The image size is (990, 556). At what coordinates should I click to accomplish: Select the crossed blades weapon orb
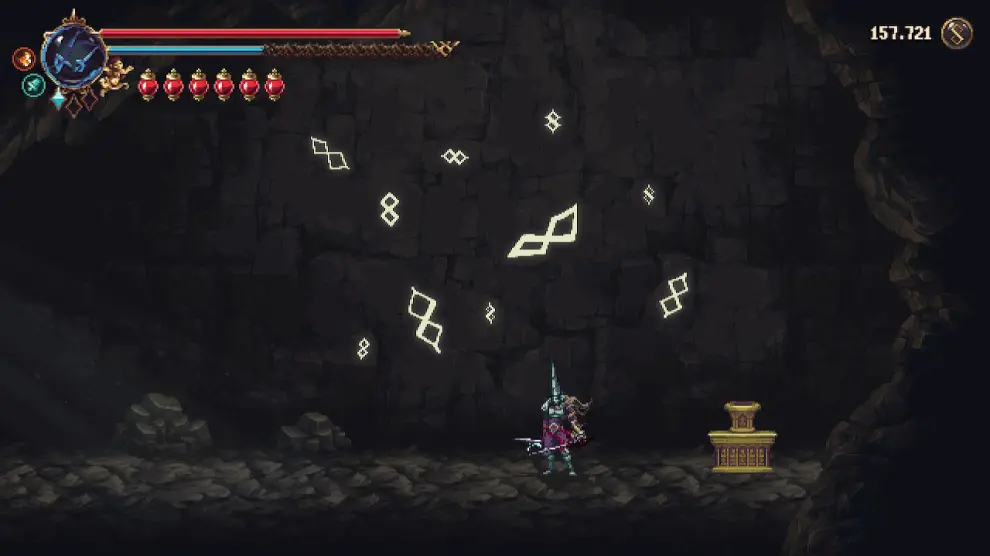(x=74, y=54)
